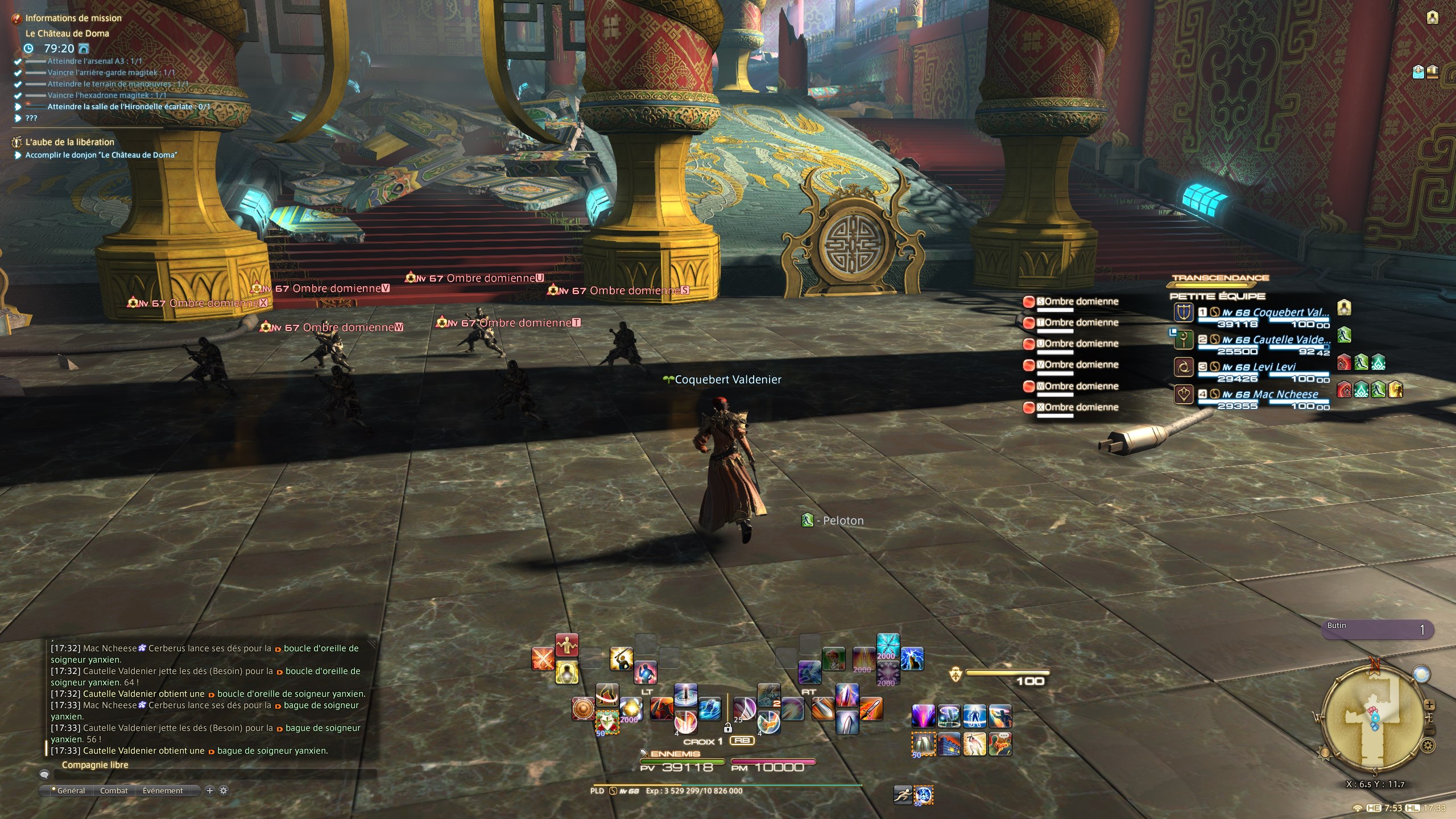Select the Événement chat tab

tap(163, 791)
